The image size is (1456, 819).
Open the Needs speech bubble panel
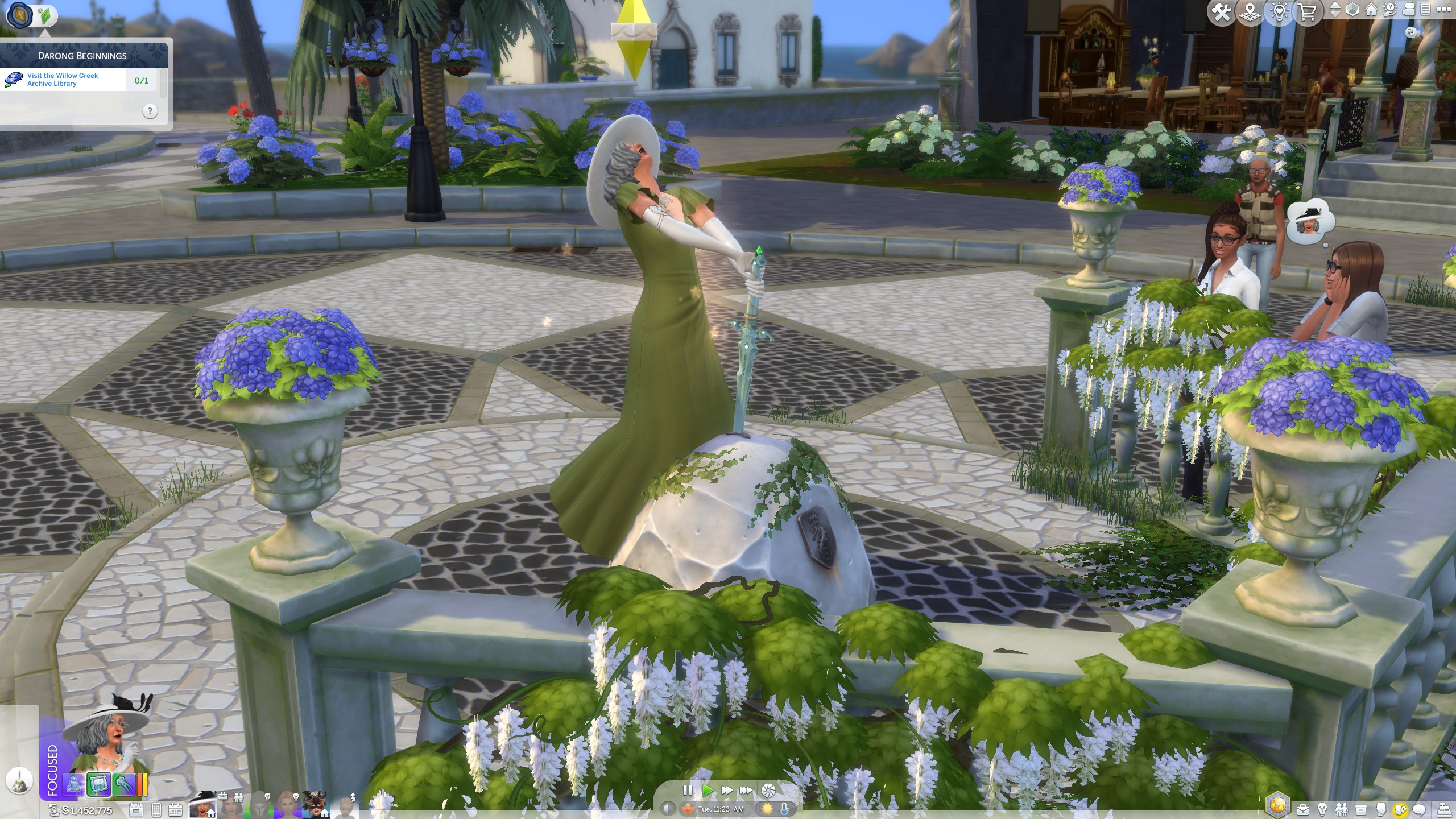pyautogui.click(x=1420, y=809)
